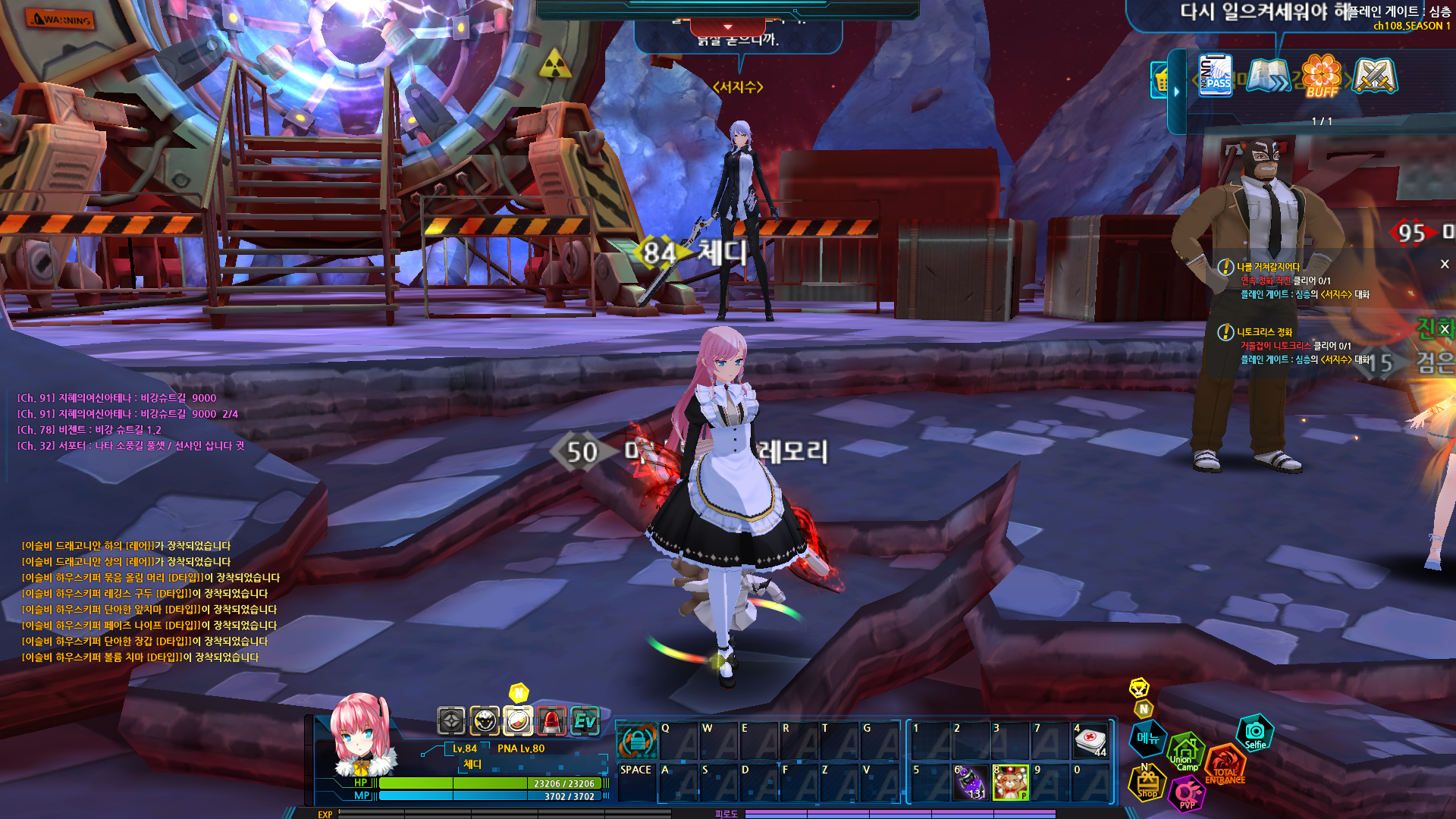
Task: Use the first aid kit in slot 4
Action: tap(1090, 740)
